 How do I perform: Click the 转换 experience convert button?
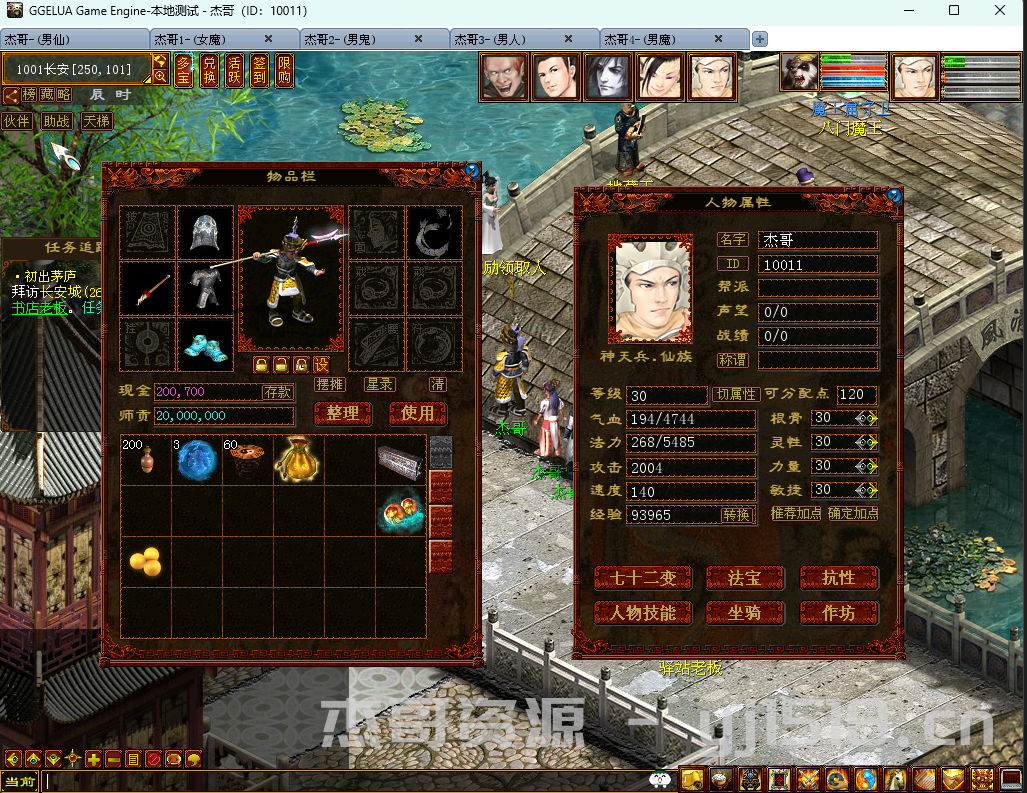736,515
